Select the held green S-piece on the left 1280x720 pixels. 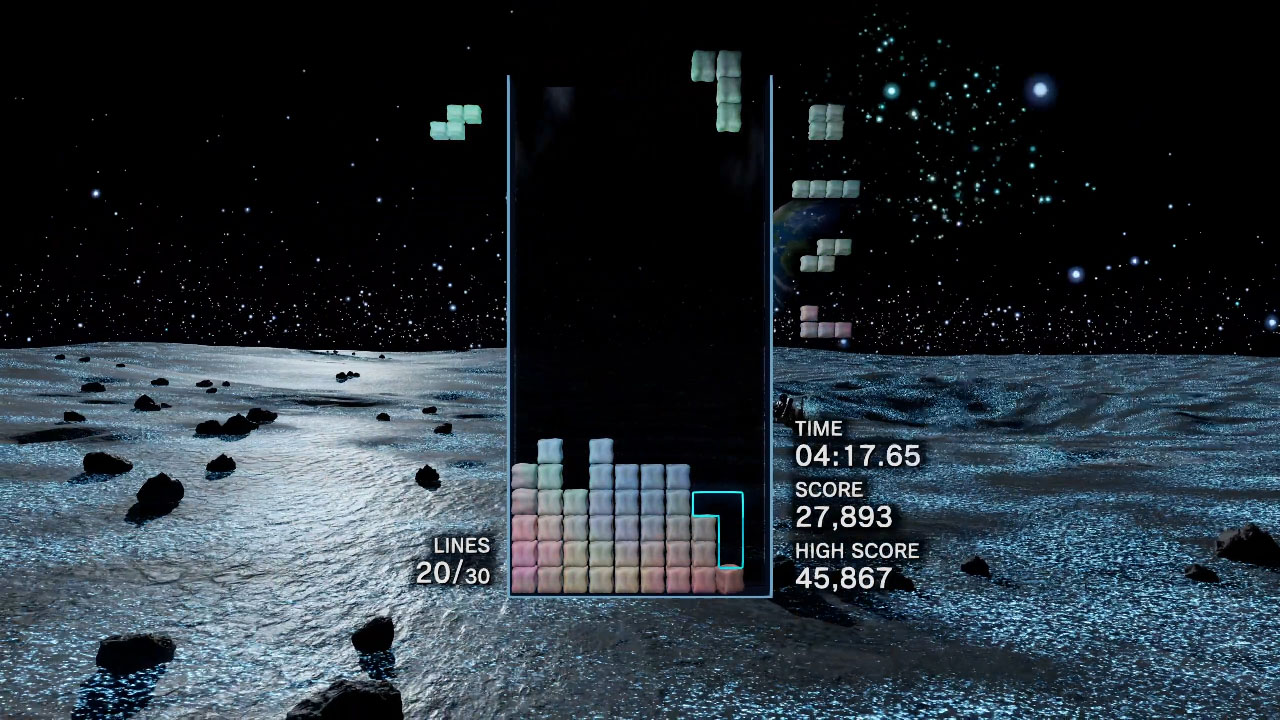click(456, 122)
